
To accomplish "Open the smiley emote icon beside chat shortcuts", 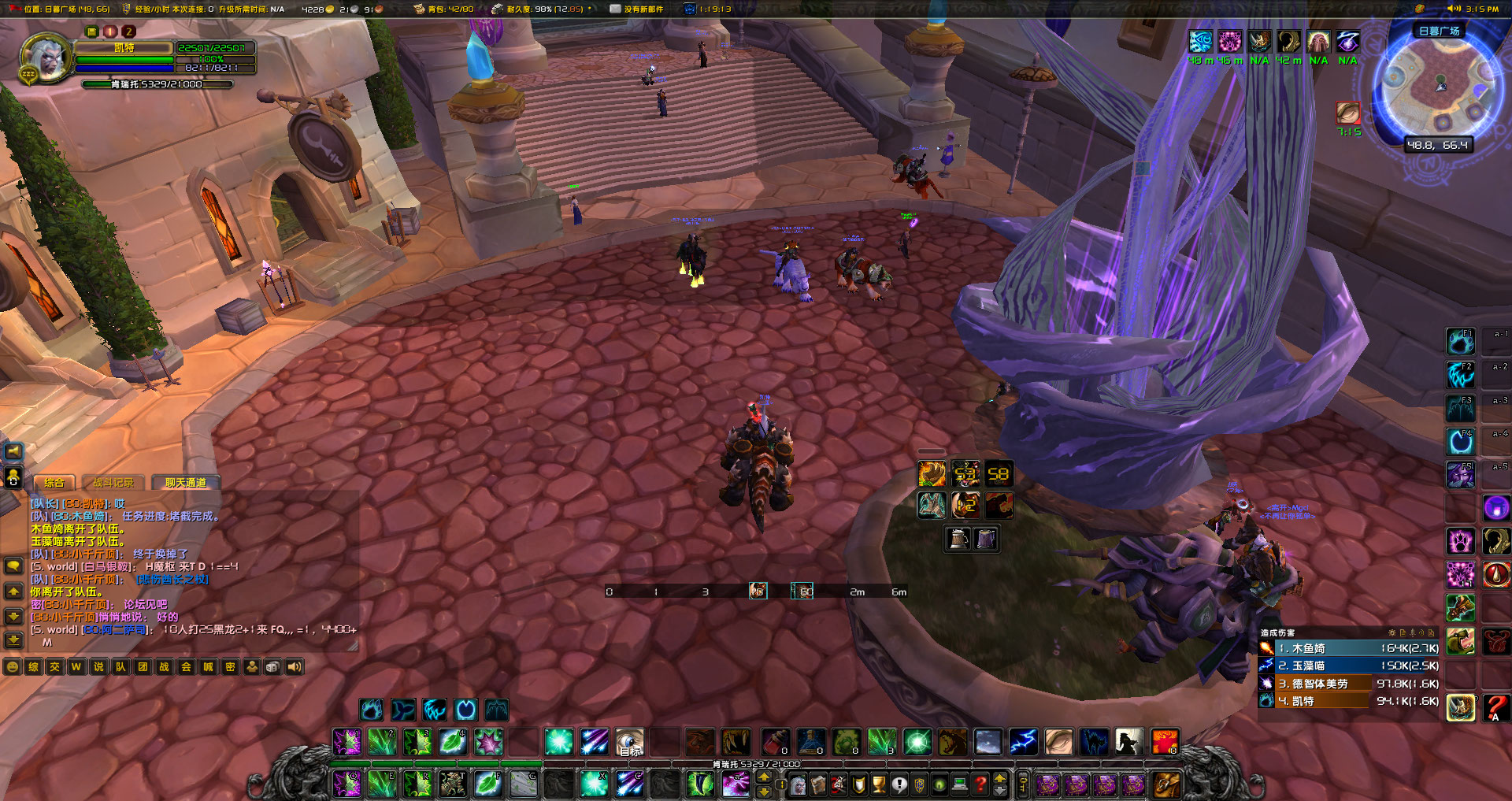I will [11, 666].
